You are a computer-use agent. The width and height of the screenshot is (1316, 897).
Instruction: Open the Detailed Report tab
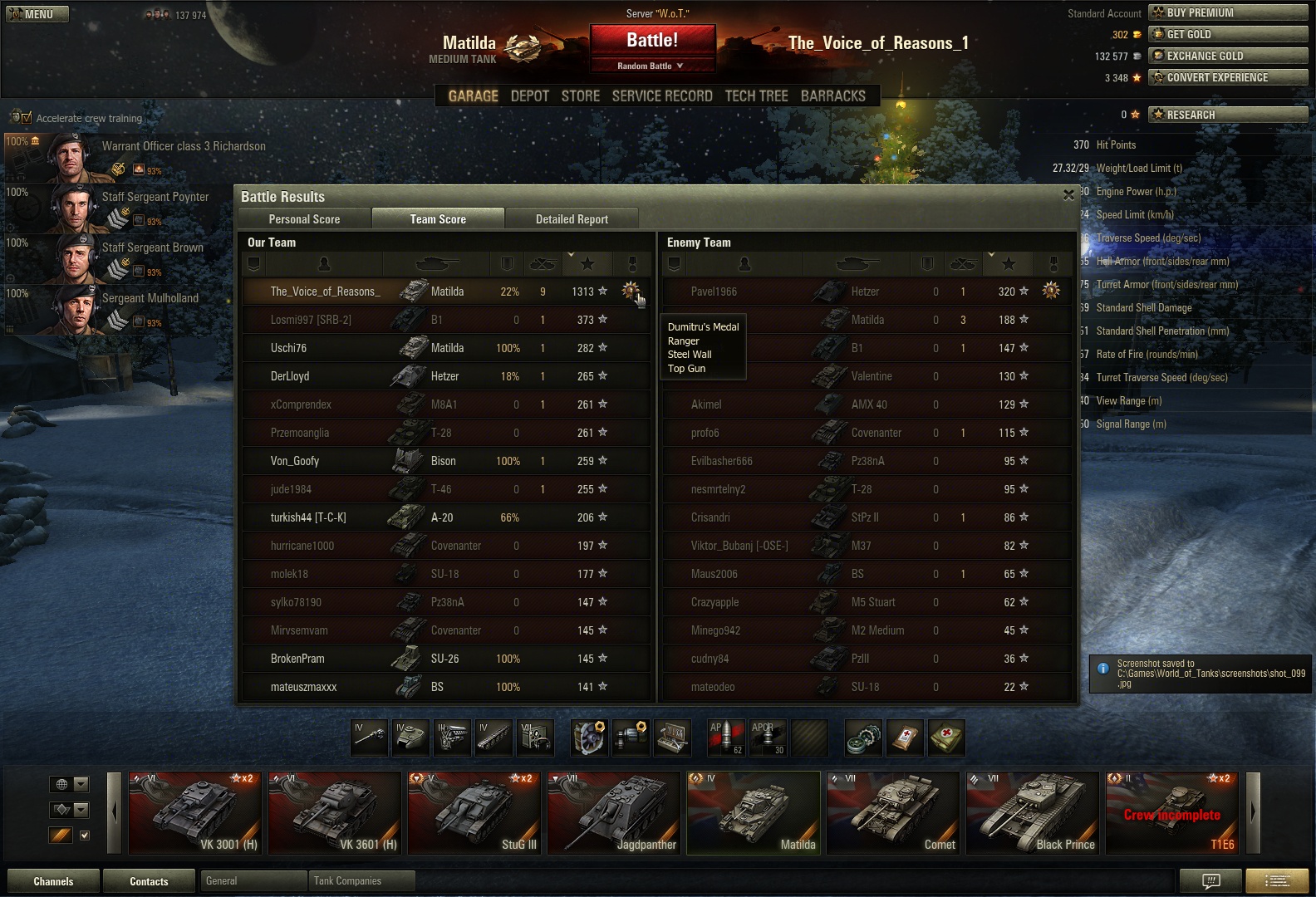coord(572,219)
